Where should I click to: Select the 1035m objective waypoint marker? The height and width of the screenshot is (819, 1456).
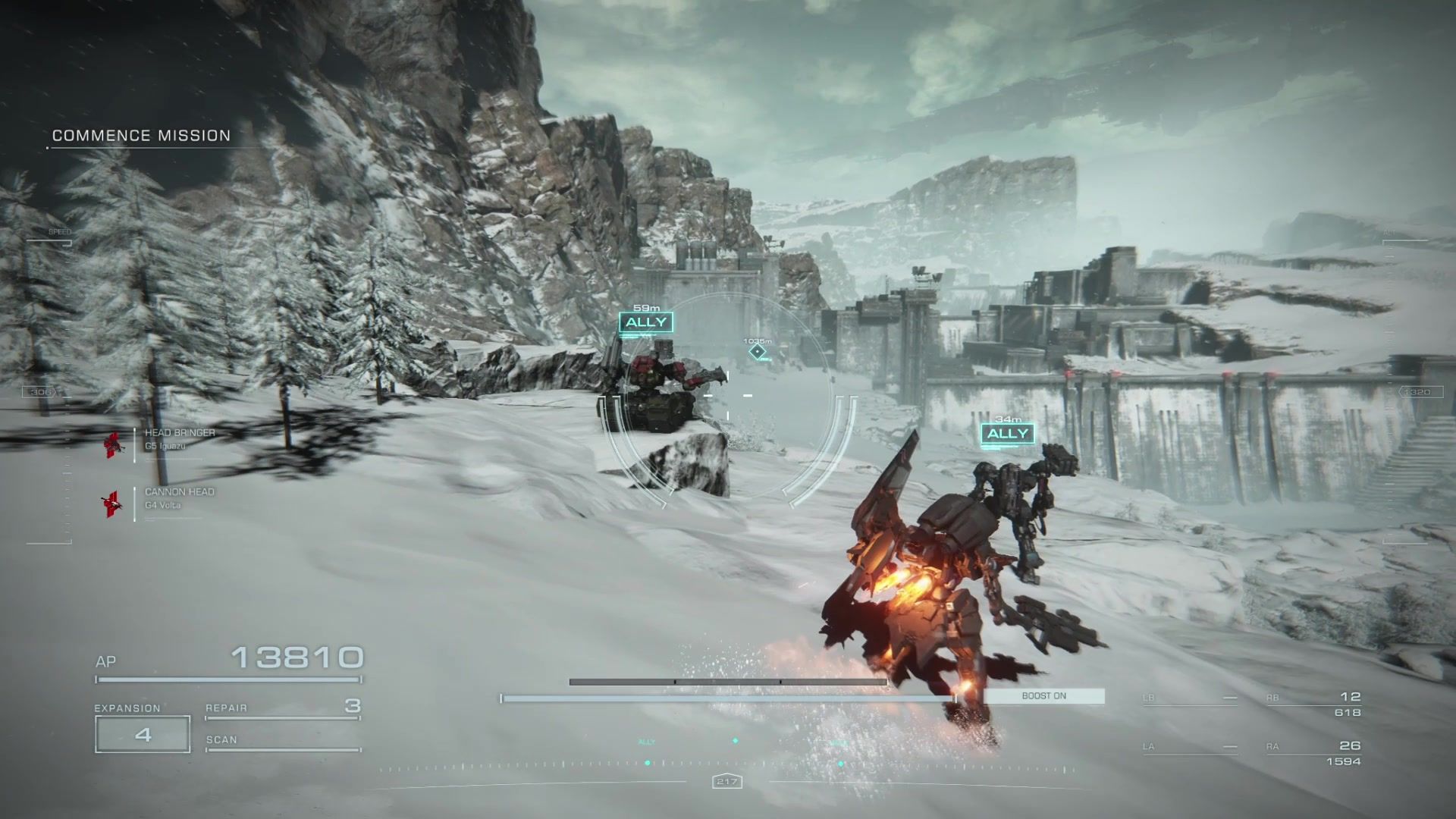coord(758,351)
